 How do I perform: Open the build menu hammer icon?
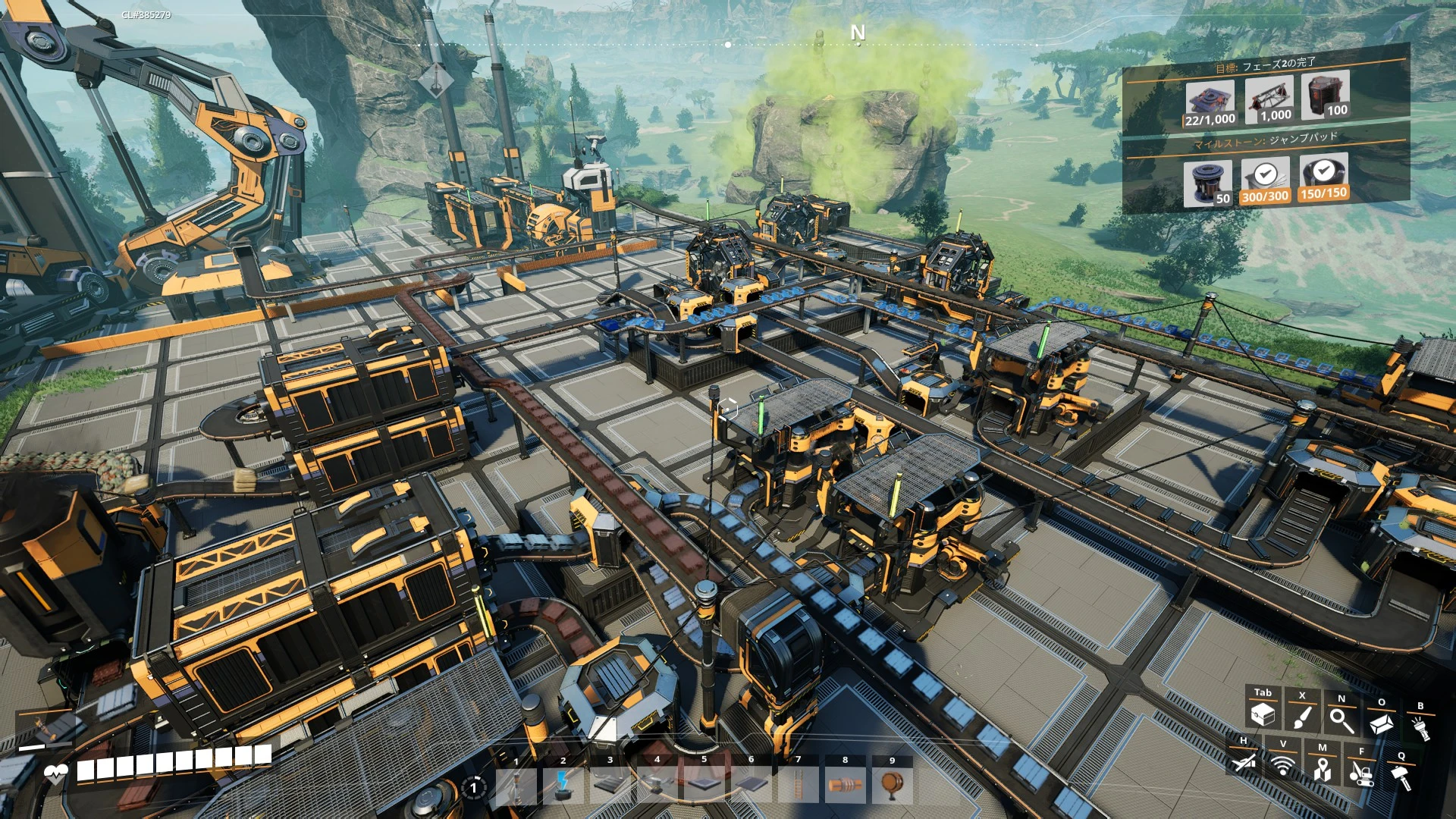click(1401, 777)
